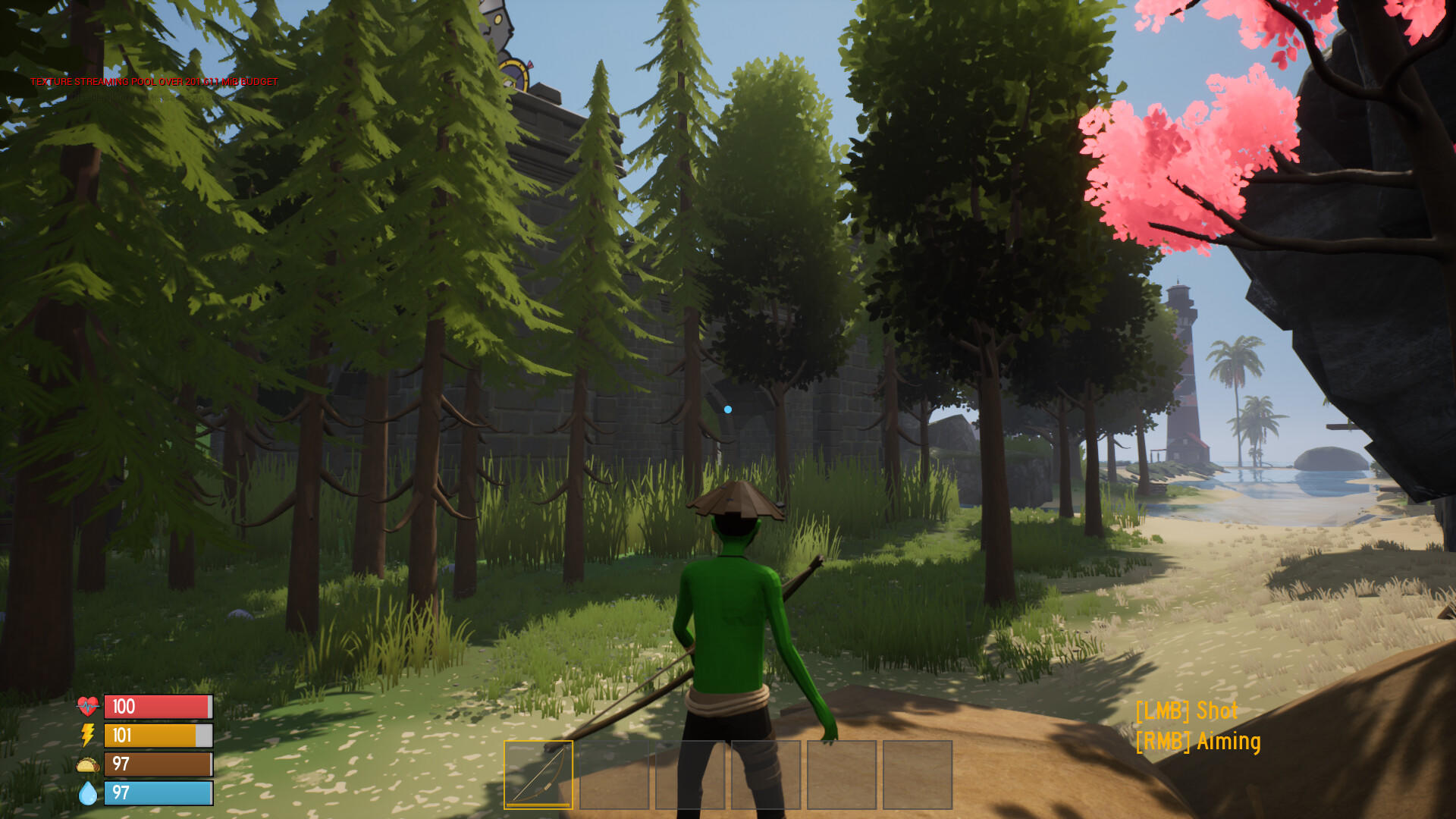Click the red health bar showing 100

click(157, 705)
